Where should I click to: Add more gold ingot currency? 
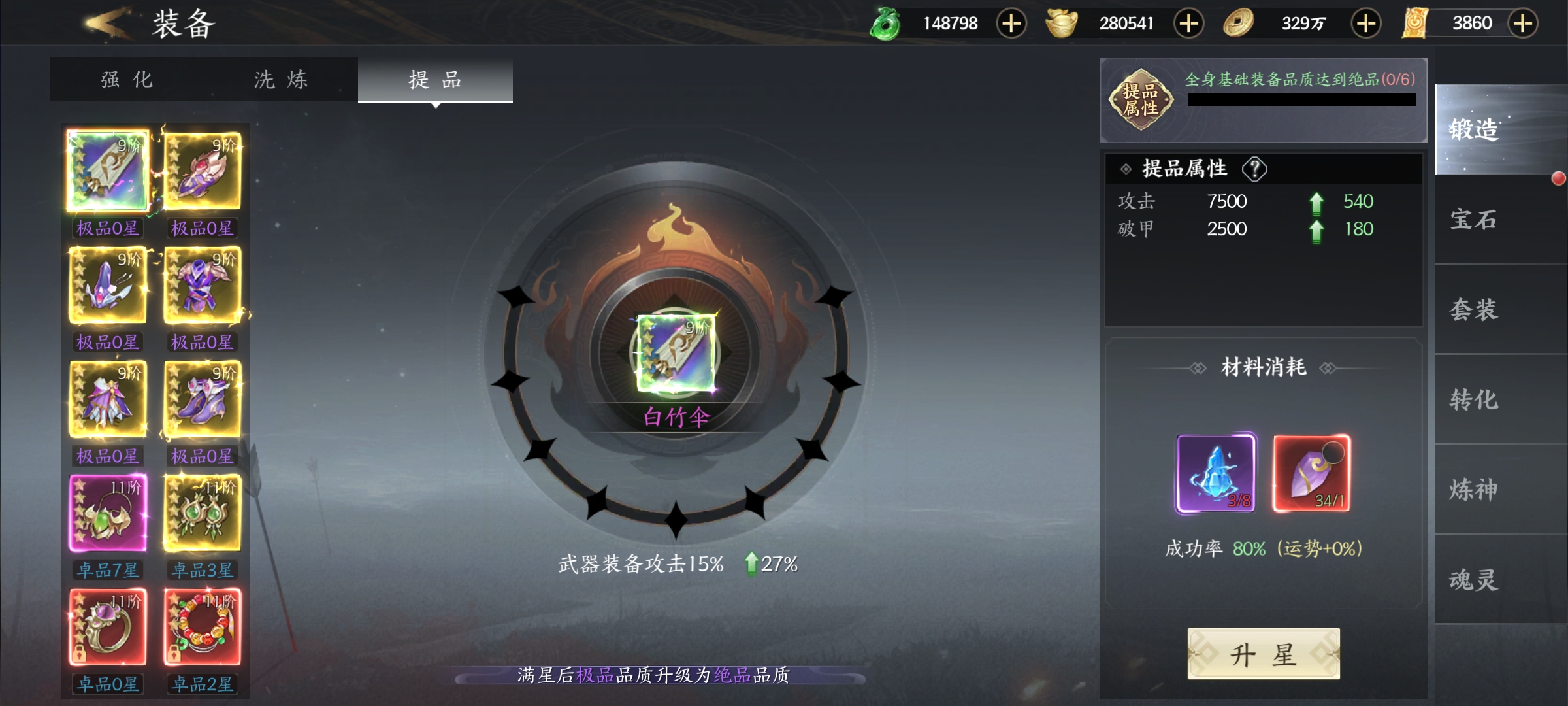pyautogui.click(x=1188, y=24)
